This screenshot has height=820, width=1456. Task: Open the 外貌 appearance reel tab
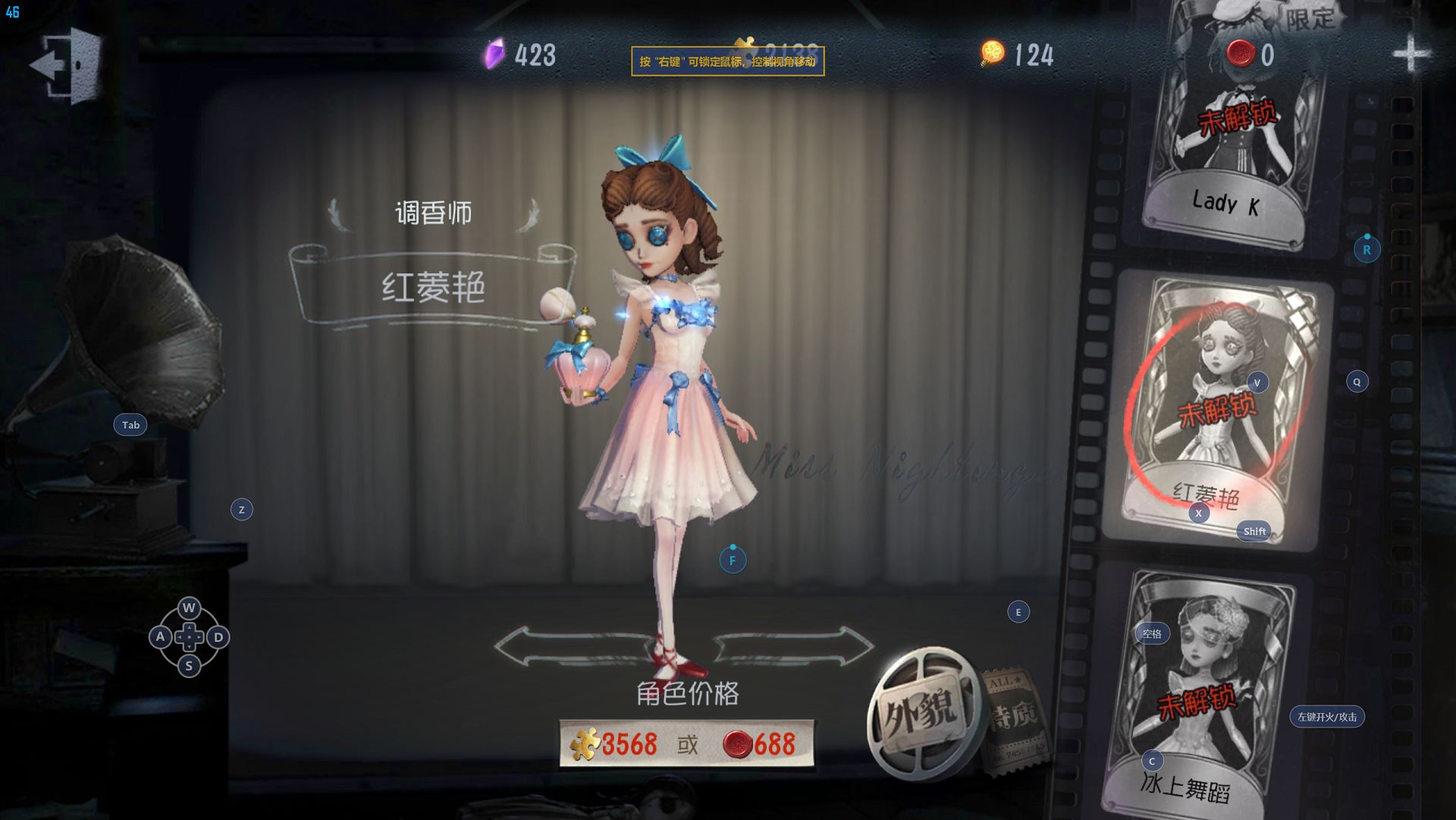pos(918,713)
